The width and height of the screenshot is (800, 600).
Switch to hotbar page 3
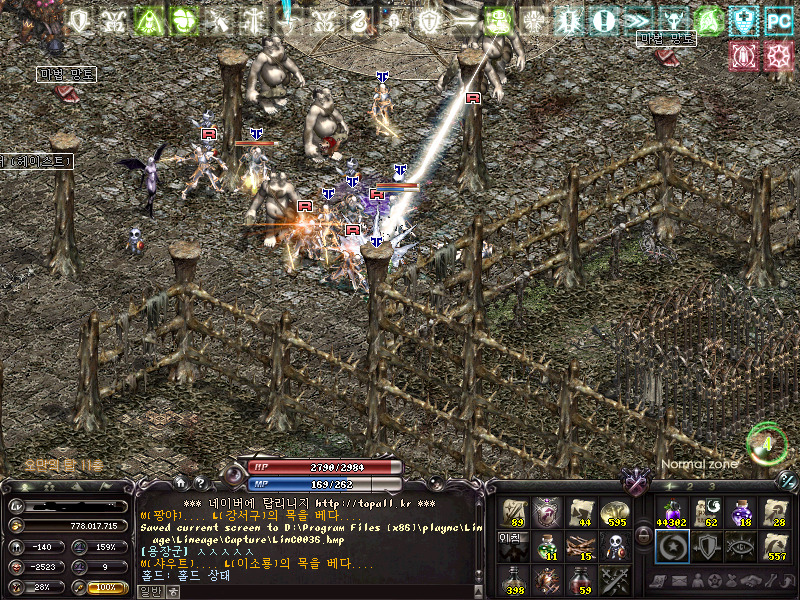712,487
